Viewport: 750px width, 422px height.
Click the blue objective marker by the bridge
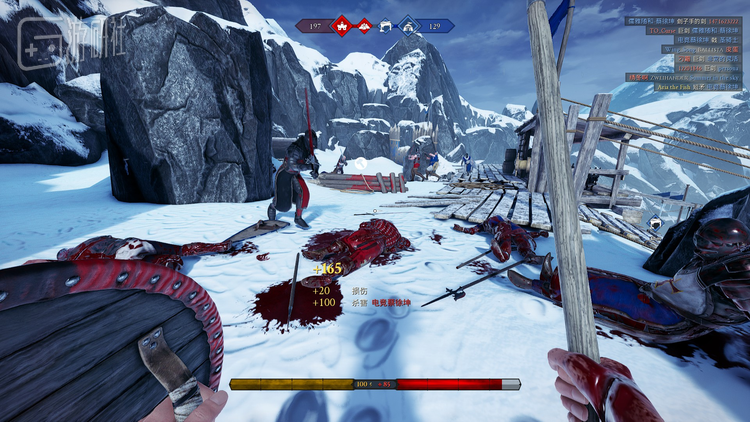[x=654, y=222]
